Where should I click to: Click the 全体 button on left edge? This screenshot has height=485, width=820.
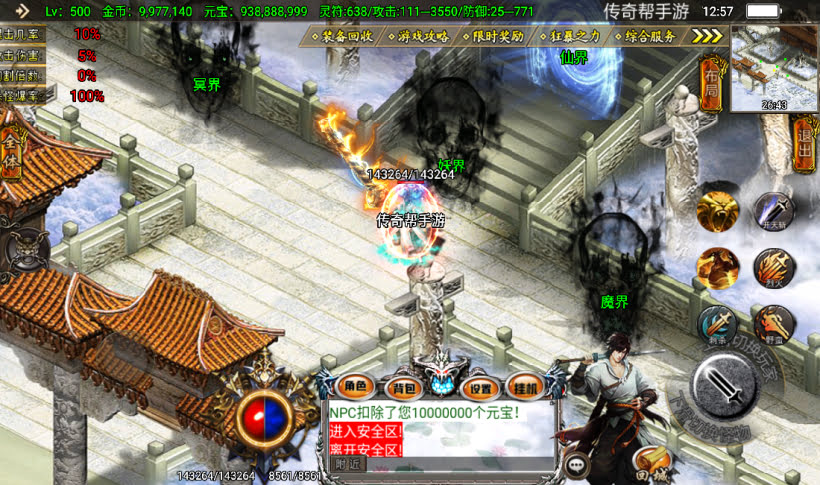(x=12, y=156)
